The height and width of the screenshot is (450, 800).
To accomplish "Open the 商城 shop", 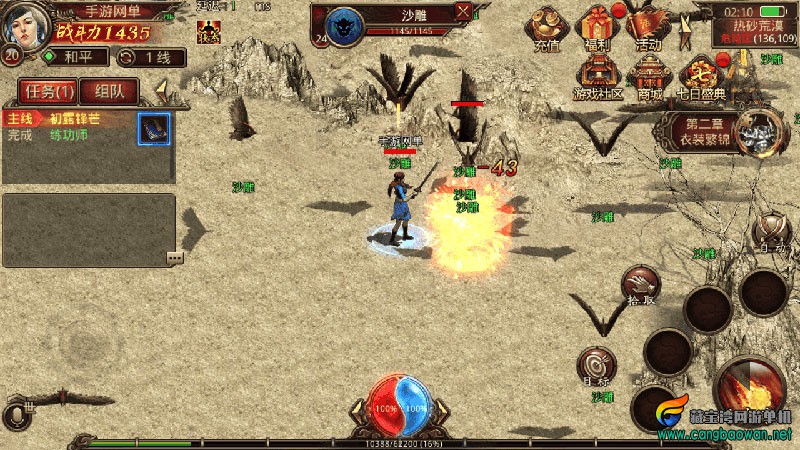I will point(650,77).
